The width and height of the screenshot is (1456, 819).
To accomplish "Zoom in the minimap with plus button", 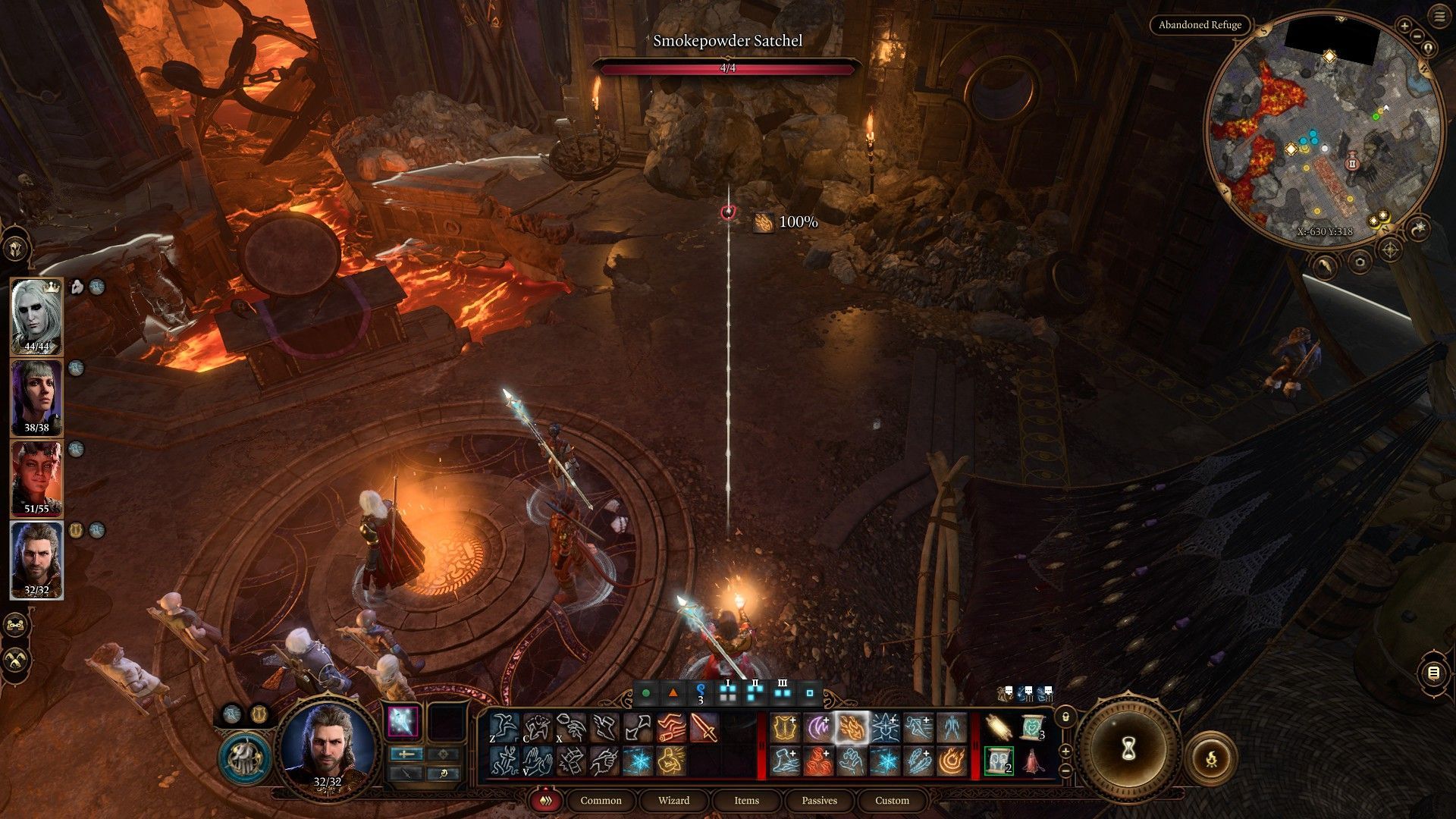I will [x=1404, y=27].
